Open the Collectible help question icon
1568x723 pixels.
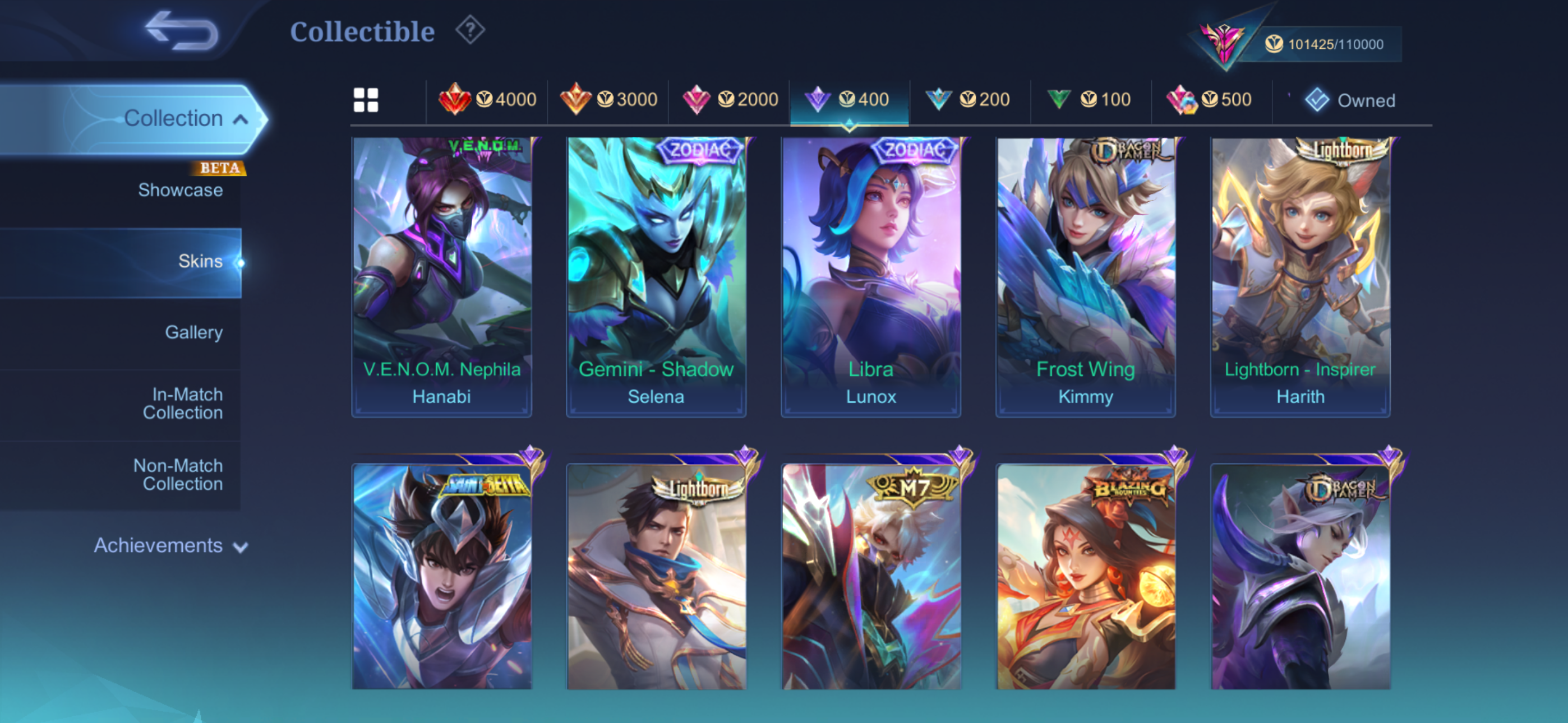point(470,30)
